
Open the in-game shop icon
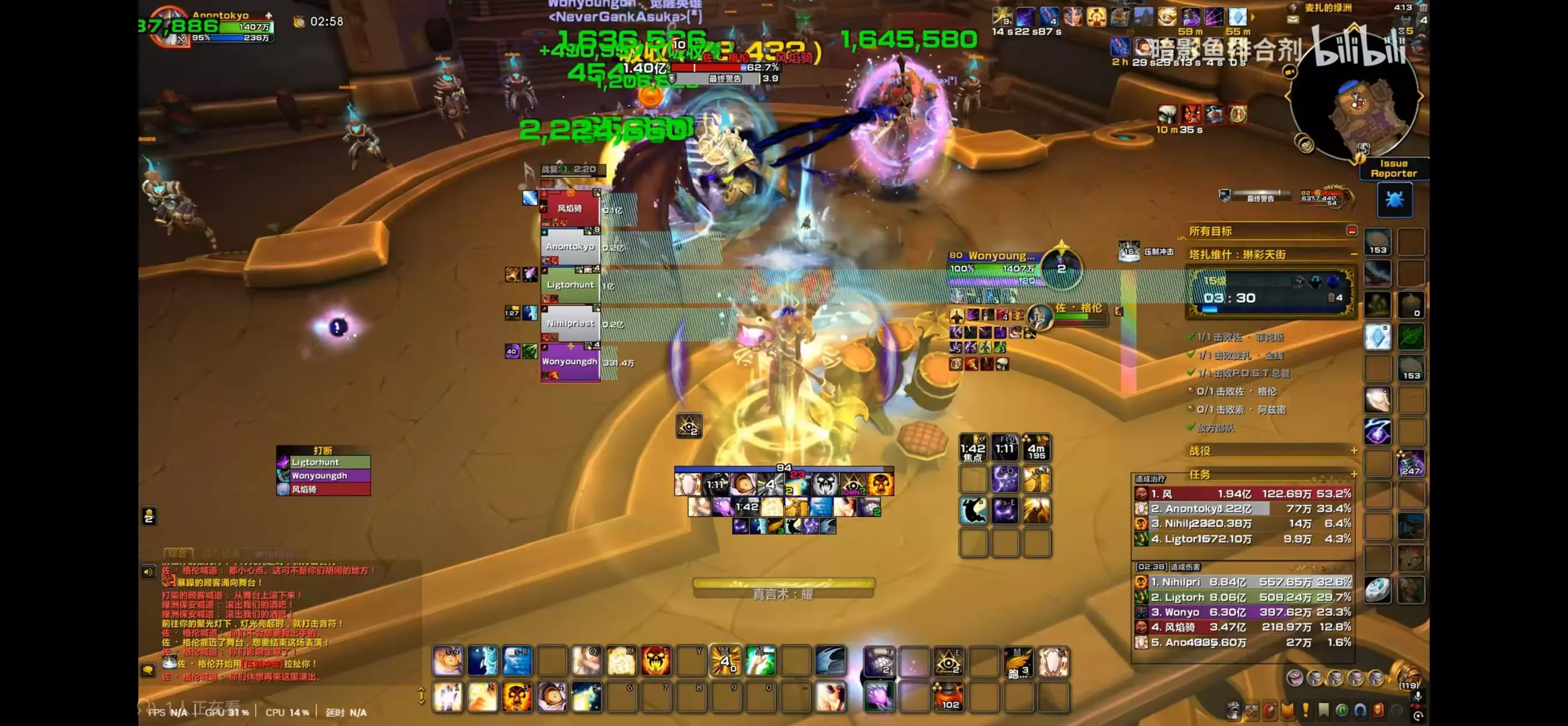click(x=1379, y=709)
